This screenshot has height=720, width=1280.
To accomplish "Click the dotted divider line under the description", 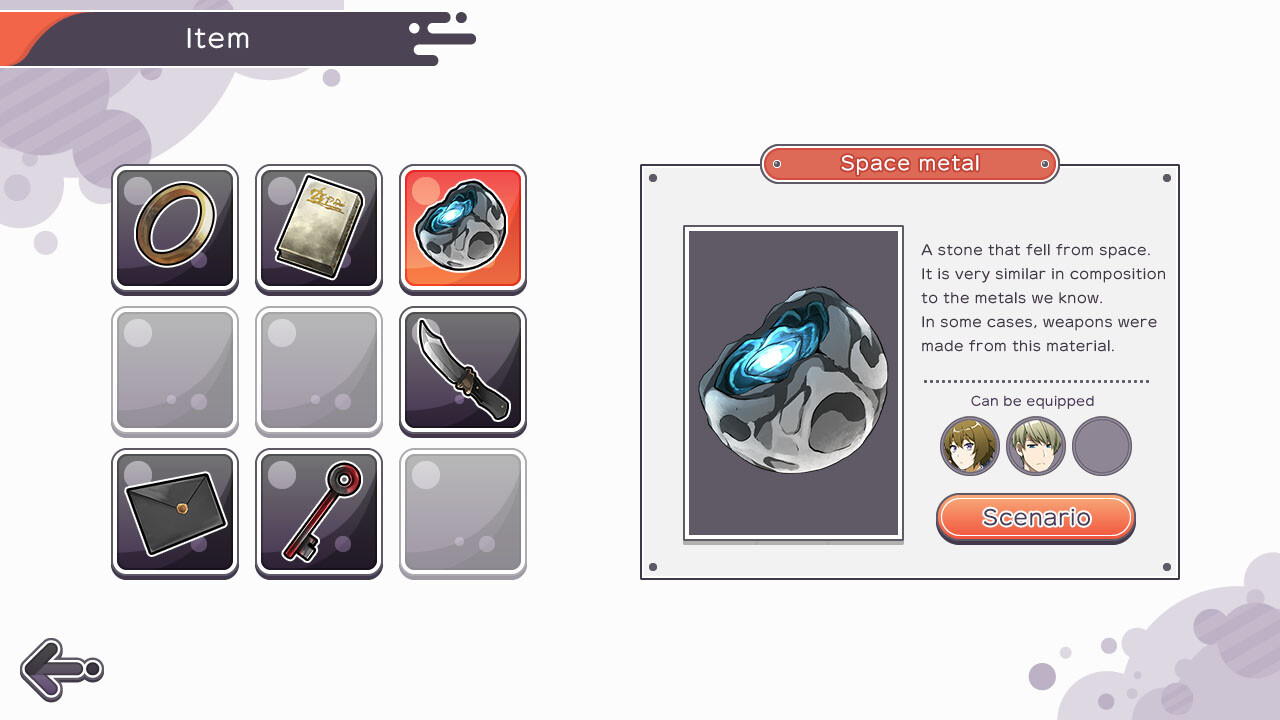I will 1036,379.
